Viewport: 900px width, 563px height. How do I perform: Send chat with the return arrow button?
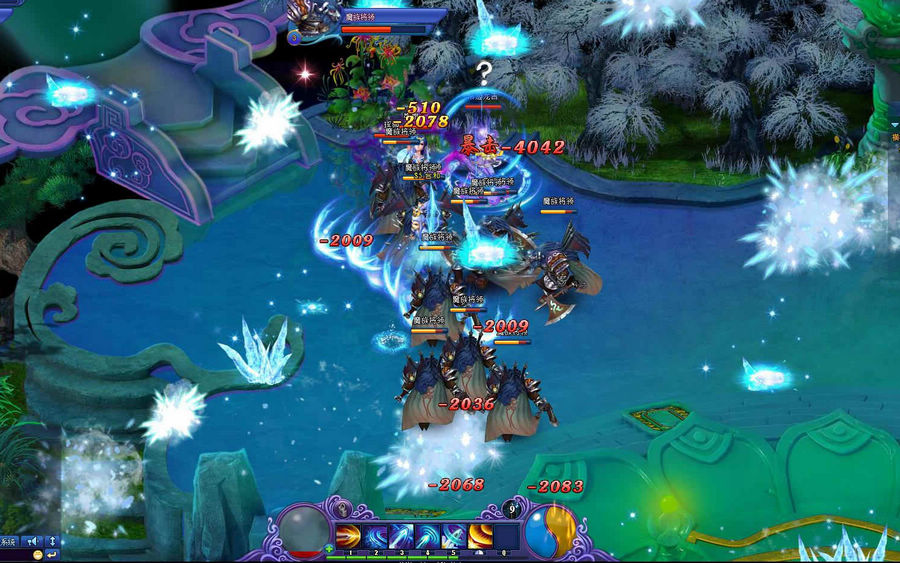click(x=52, y=554)
